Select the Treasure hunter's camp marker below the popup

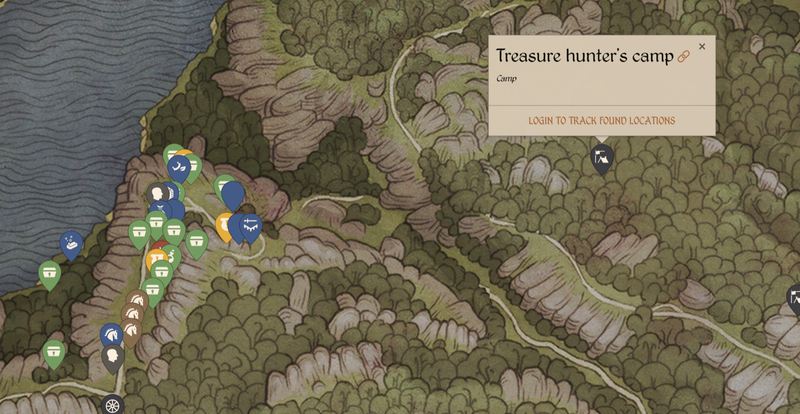[601, 158]
